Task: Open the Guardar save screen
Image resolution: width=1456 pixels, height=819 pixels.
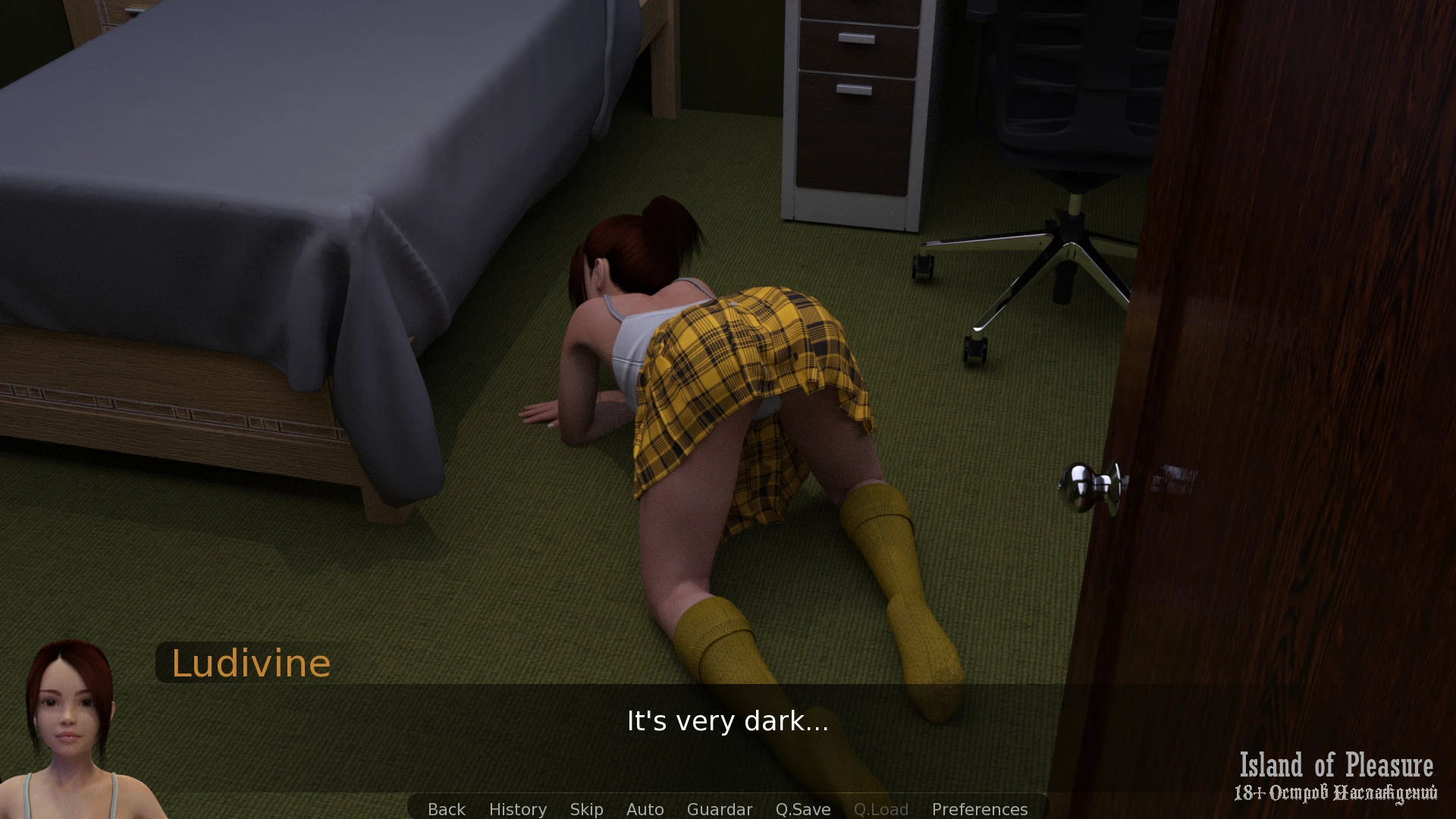Action: click(719, 809)
